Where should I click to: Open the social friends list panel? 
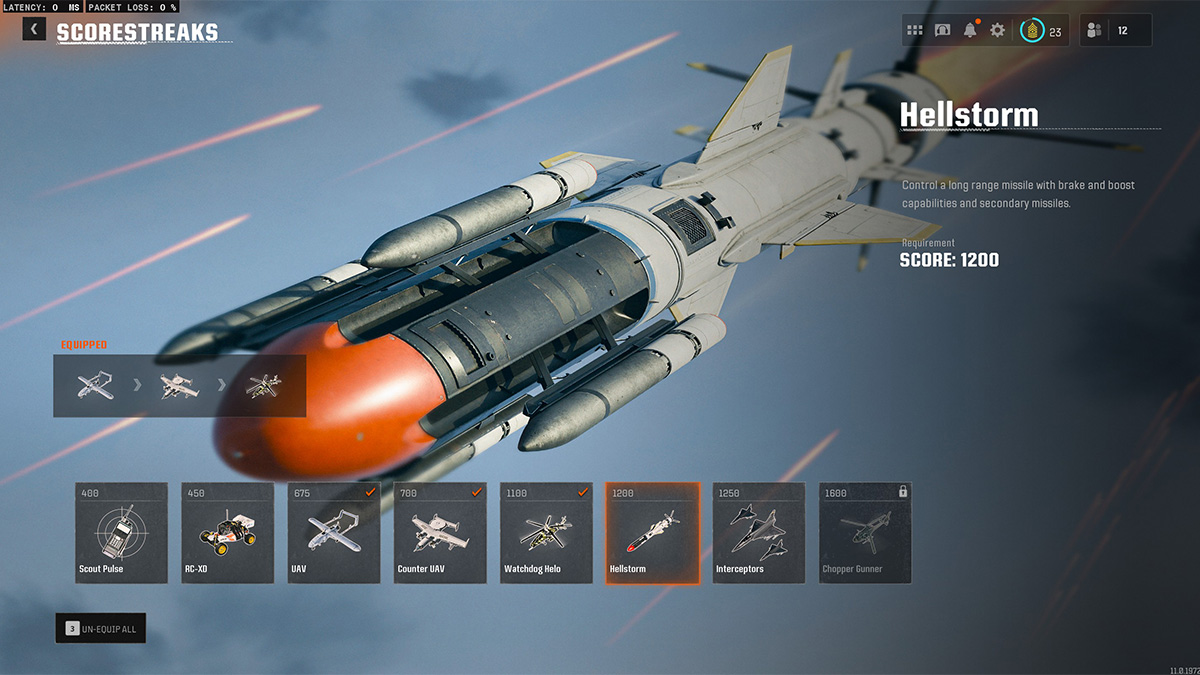point(1115,30)
